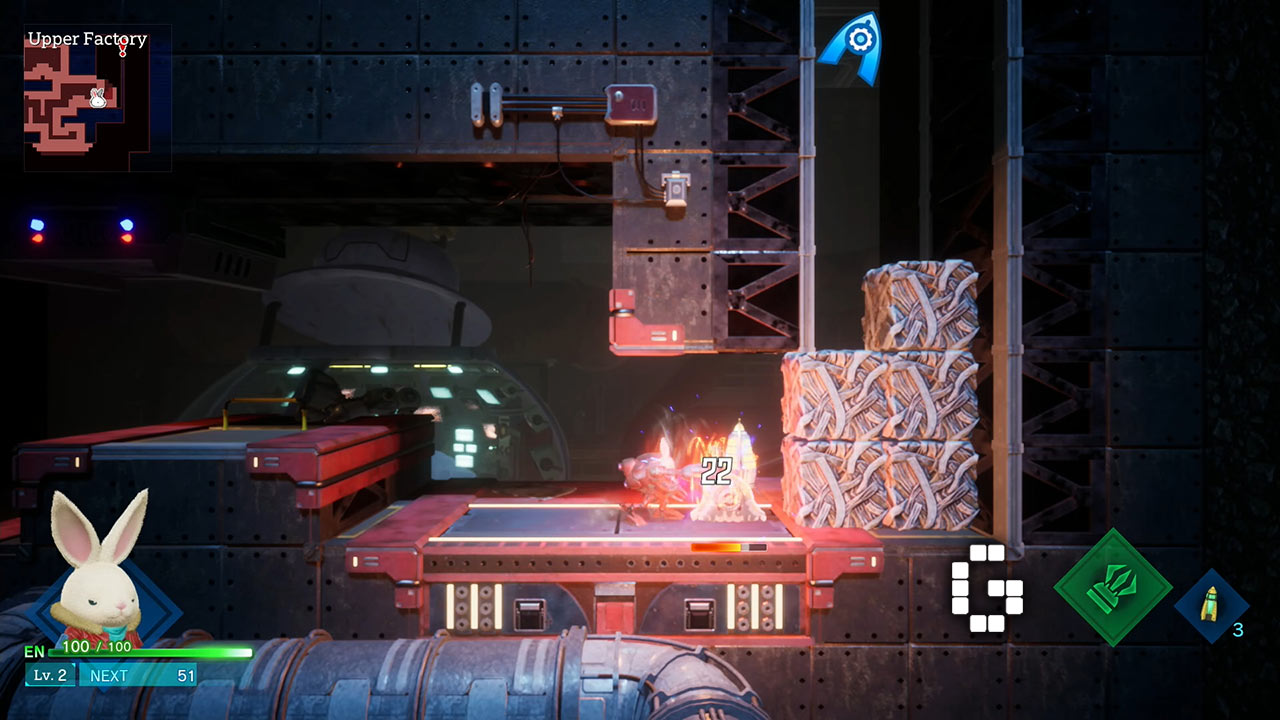
Task: Open the Upper Factory minimap
Action: pos(96,100)
